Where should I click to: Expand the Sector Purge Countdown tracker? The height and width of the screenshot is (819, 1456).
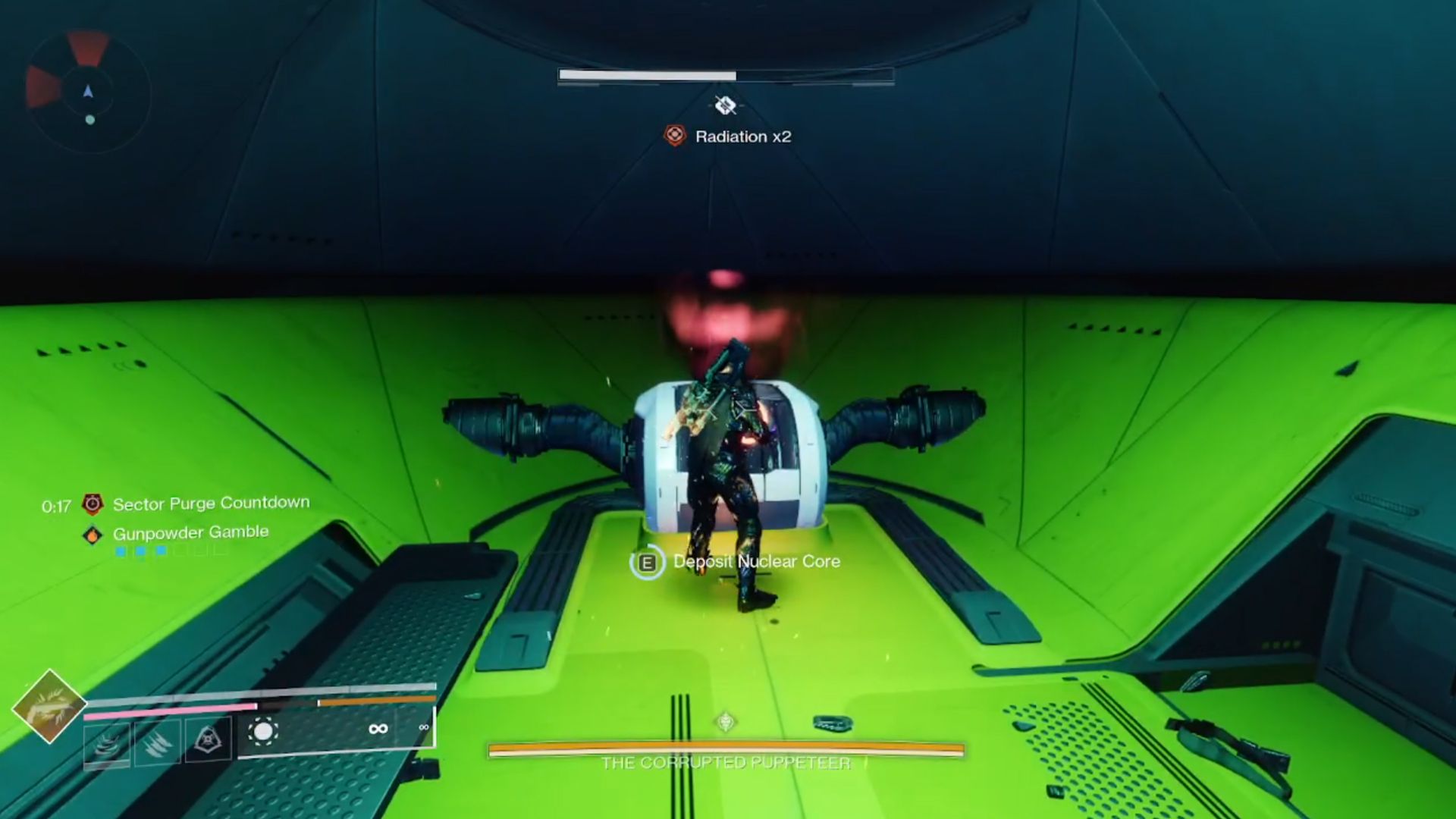[210, 502]
